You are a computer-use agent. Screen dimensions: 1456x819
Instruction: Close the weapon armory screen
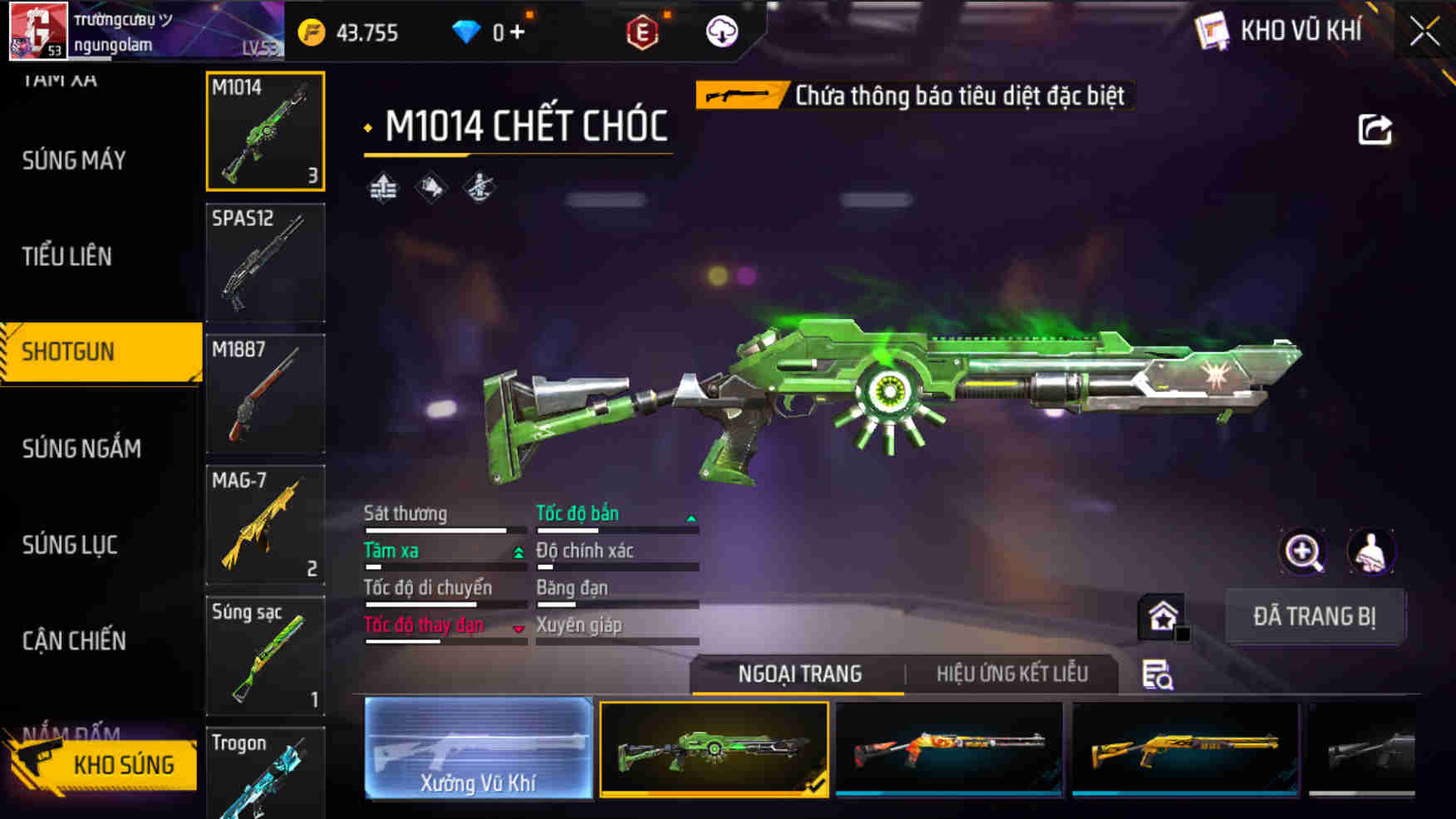(1424, 32)
